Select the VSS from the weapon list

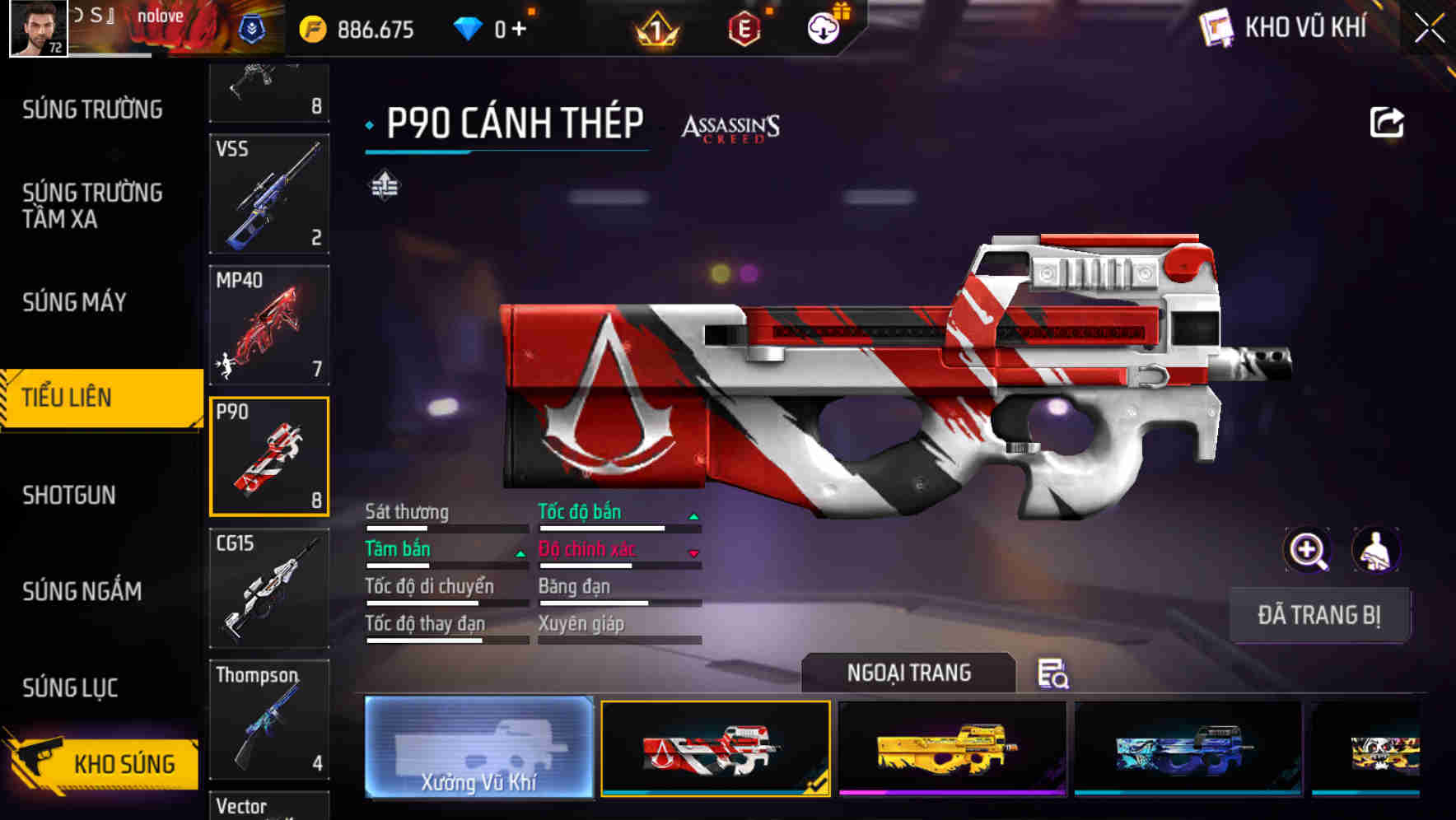click(268, 193)
